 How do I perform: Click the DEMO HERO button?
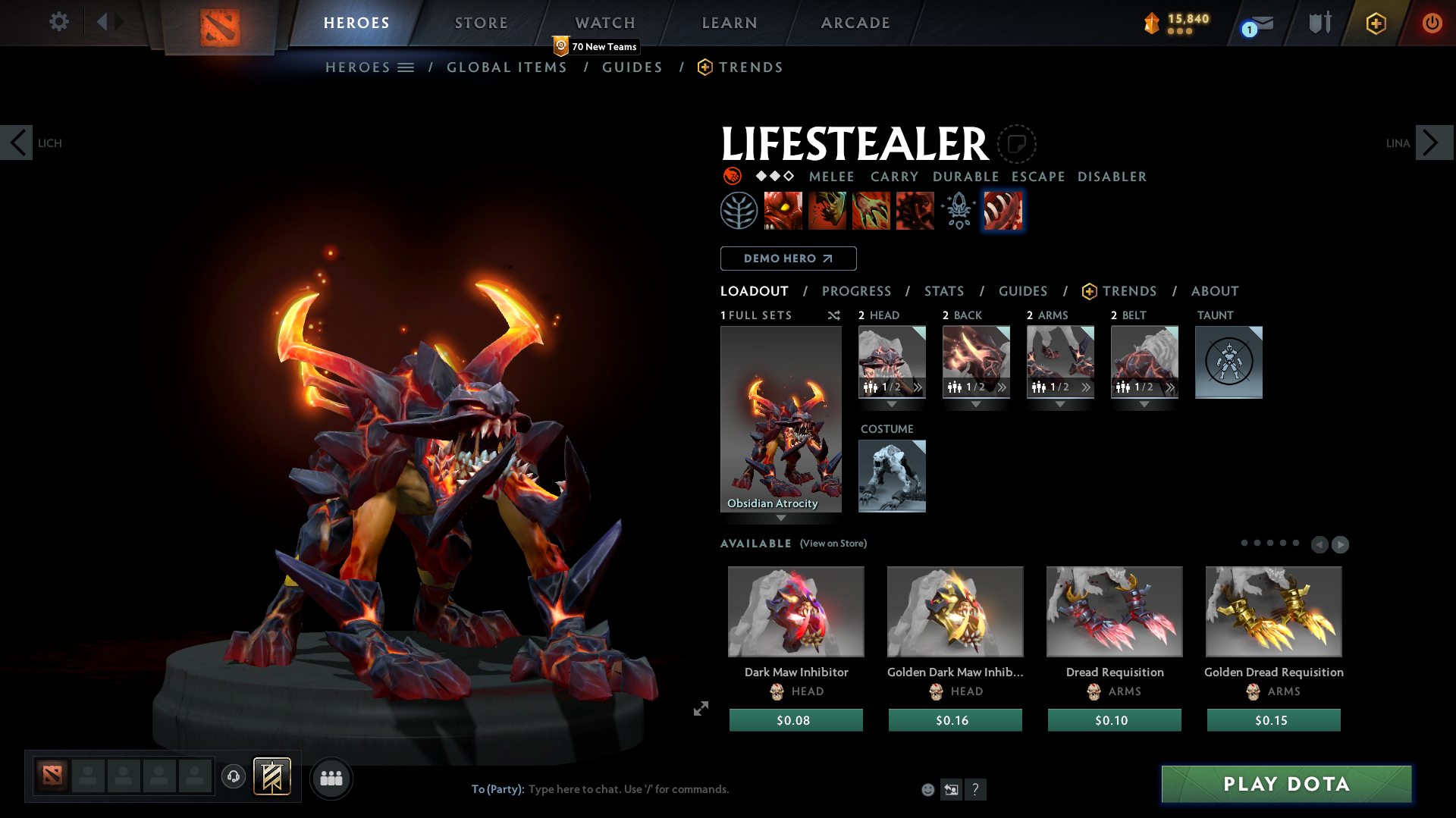788,259
